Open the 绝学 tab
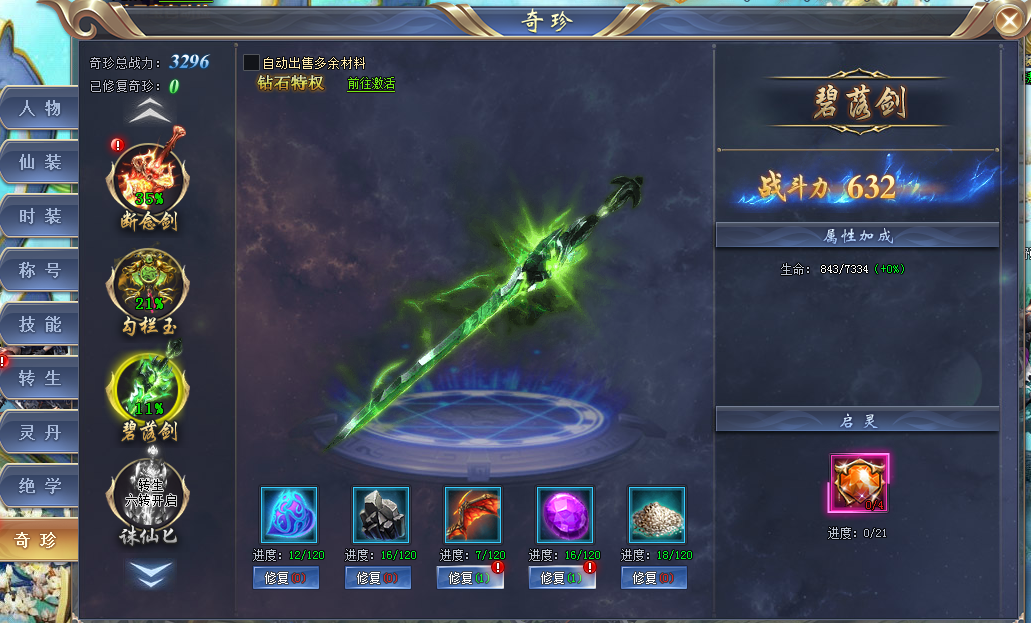 click(40, 486)
